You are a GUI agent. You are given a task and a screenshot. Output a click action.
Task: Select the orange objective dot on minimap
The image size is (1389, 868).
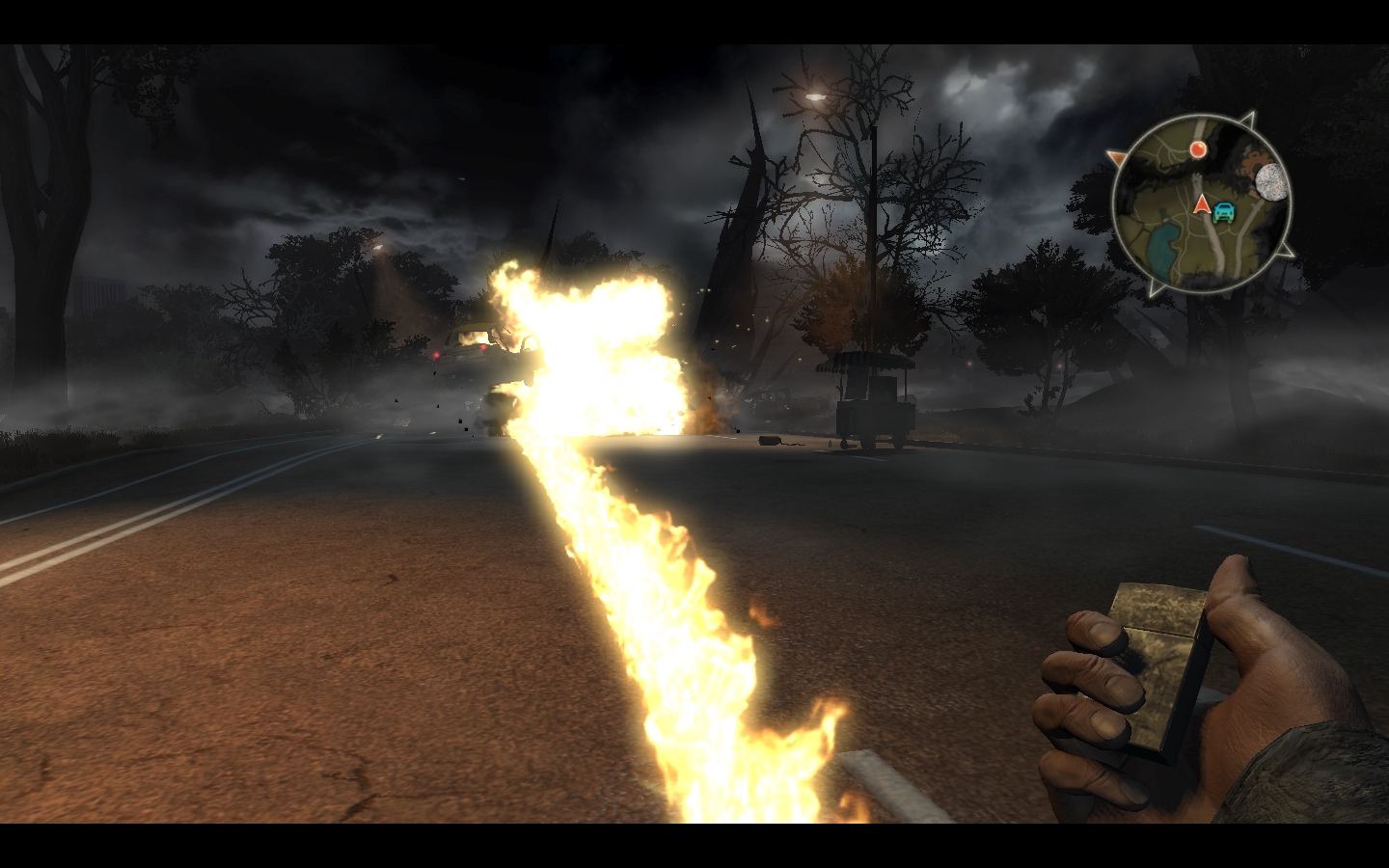point(1198,149)
